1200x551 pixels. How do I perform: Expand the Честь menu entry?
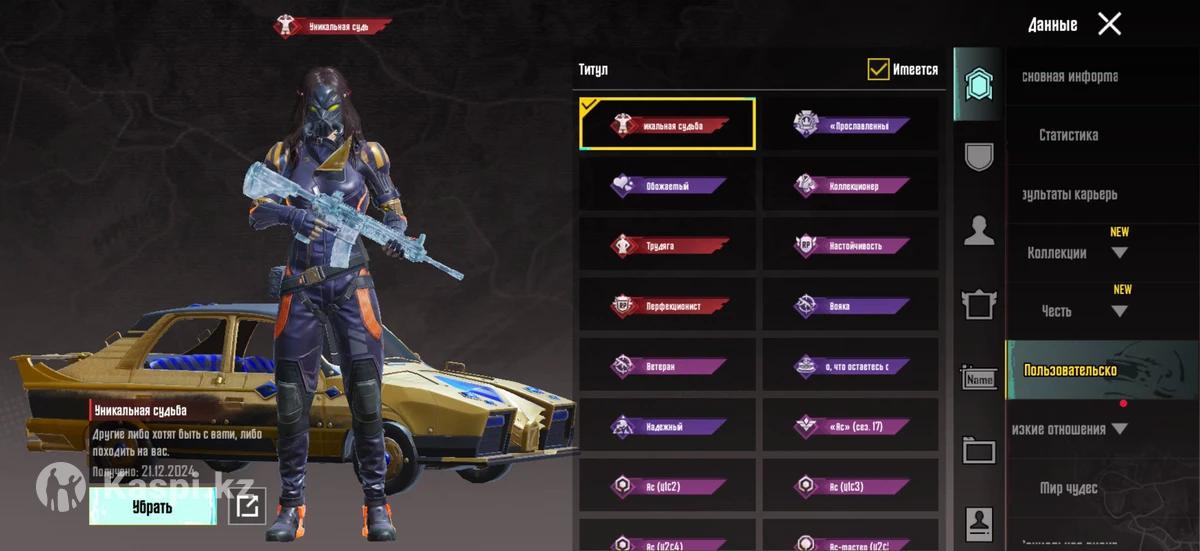click(1119, 311)
